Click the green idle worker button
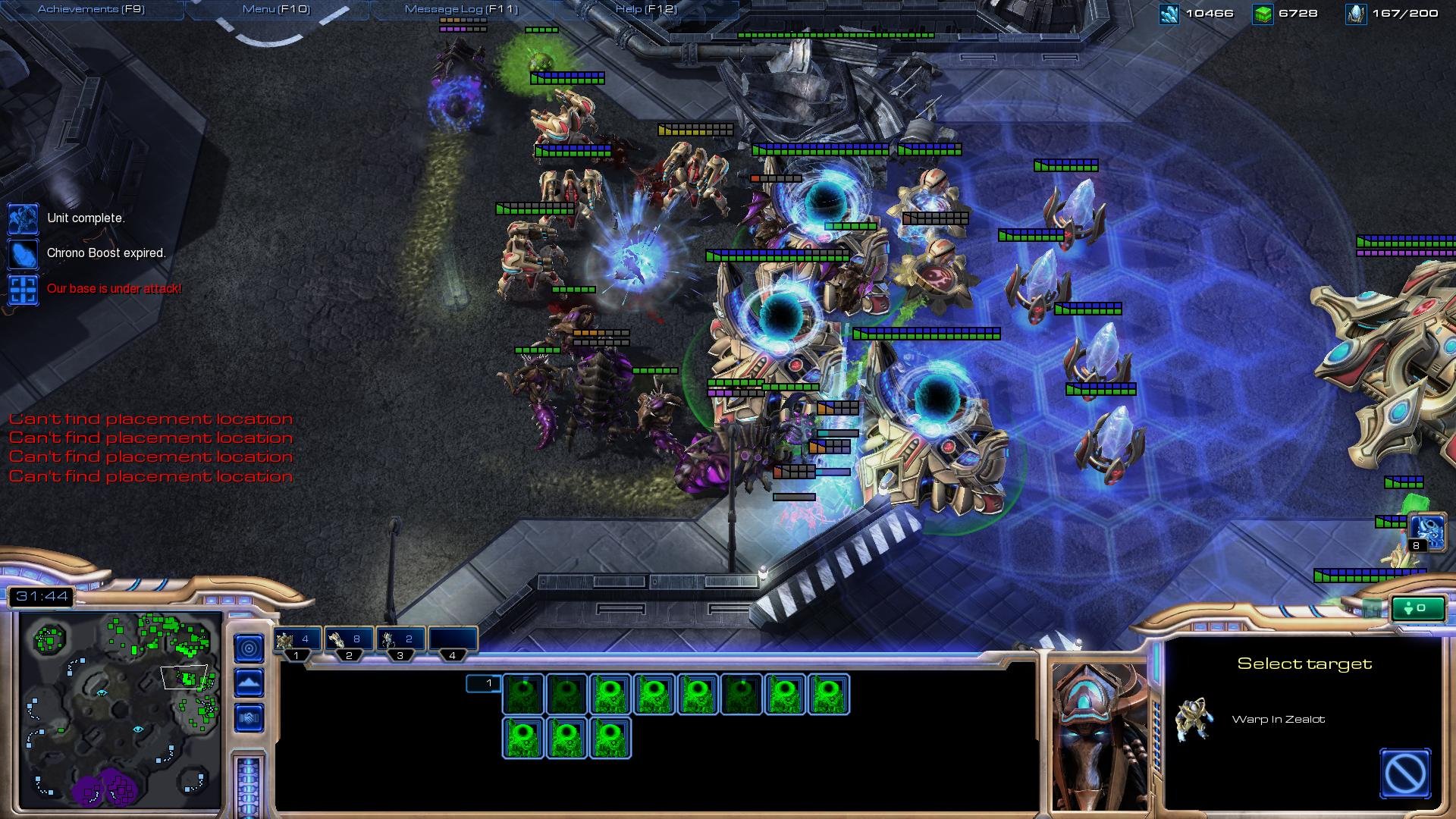 1417,608
